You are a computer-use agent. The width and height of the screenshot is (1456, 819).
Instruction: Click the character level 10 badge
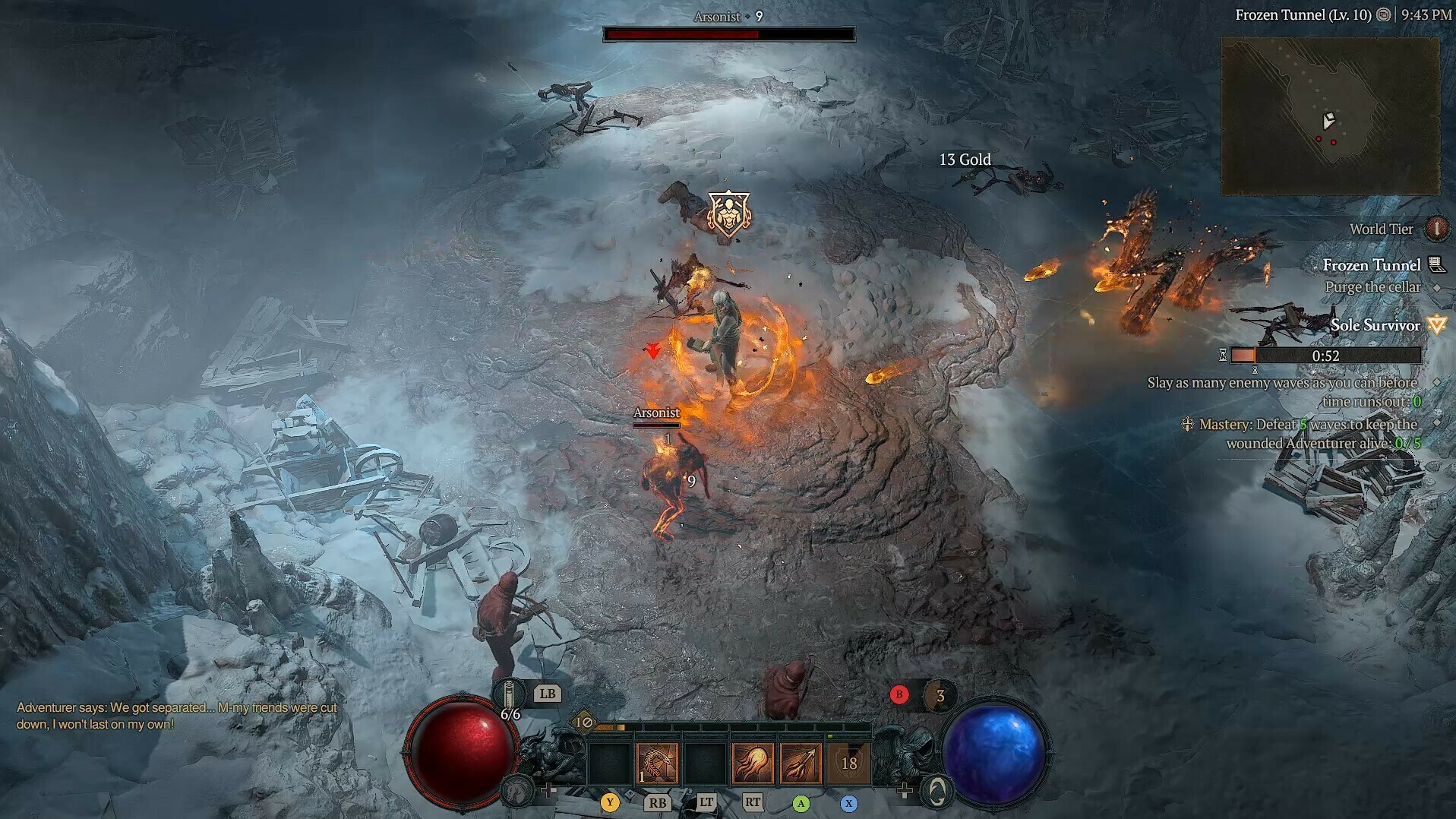tap(584, 722)
